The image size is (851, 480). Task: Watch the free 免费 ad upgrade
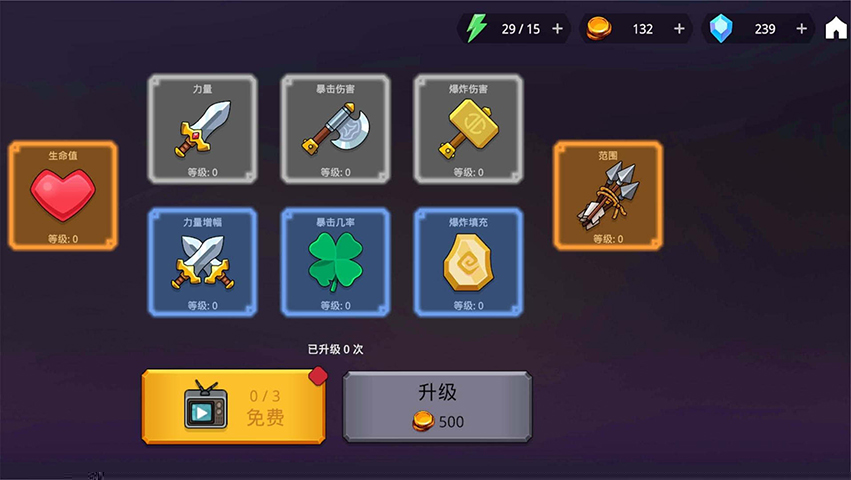[x=234, y=407]
